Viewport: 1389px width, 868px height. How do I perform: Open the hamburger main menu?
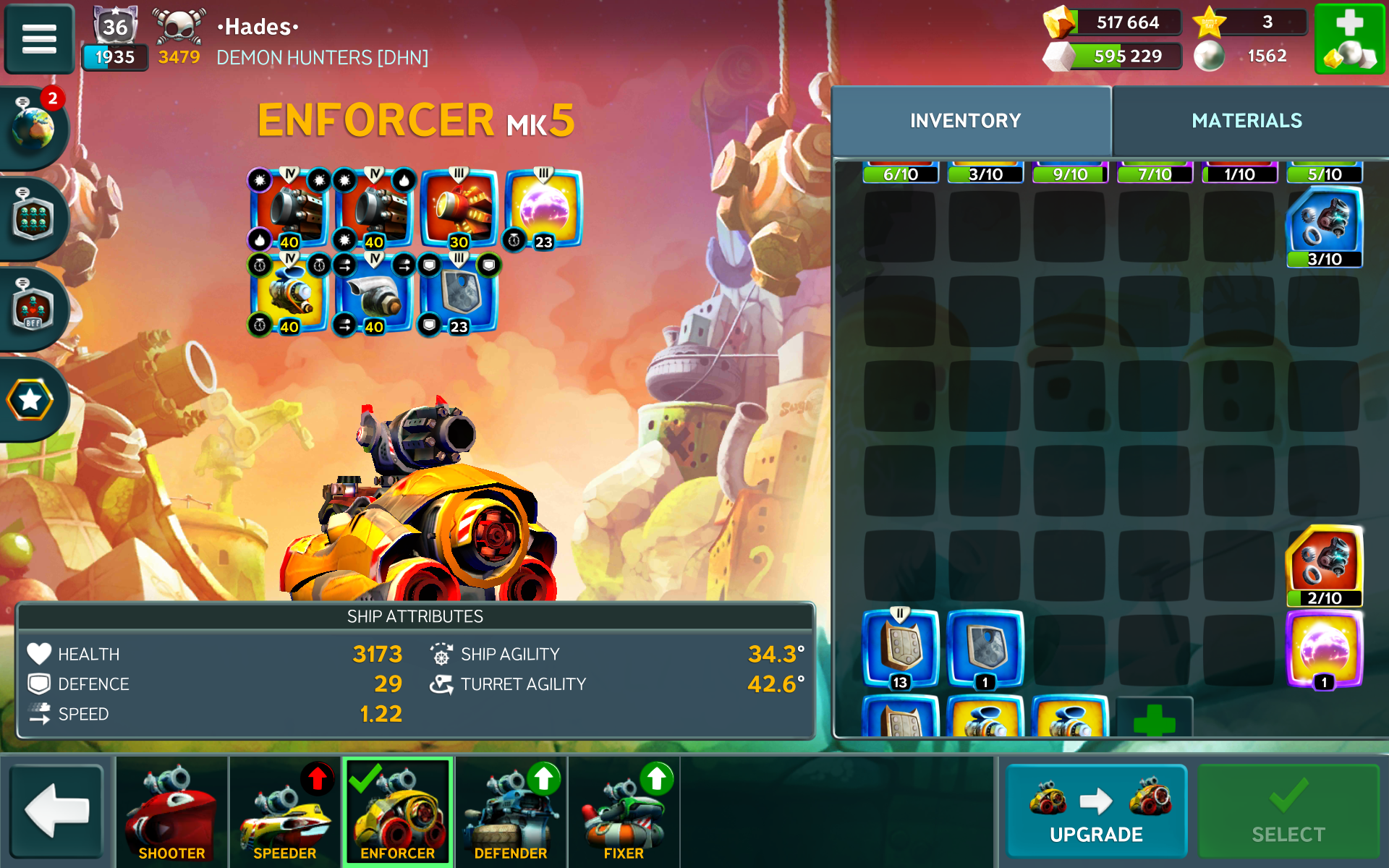tap(39, 39)
